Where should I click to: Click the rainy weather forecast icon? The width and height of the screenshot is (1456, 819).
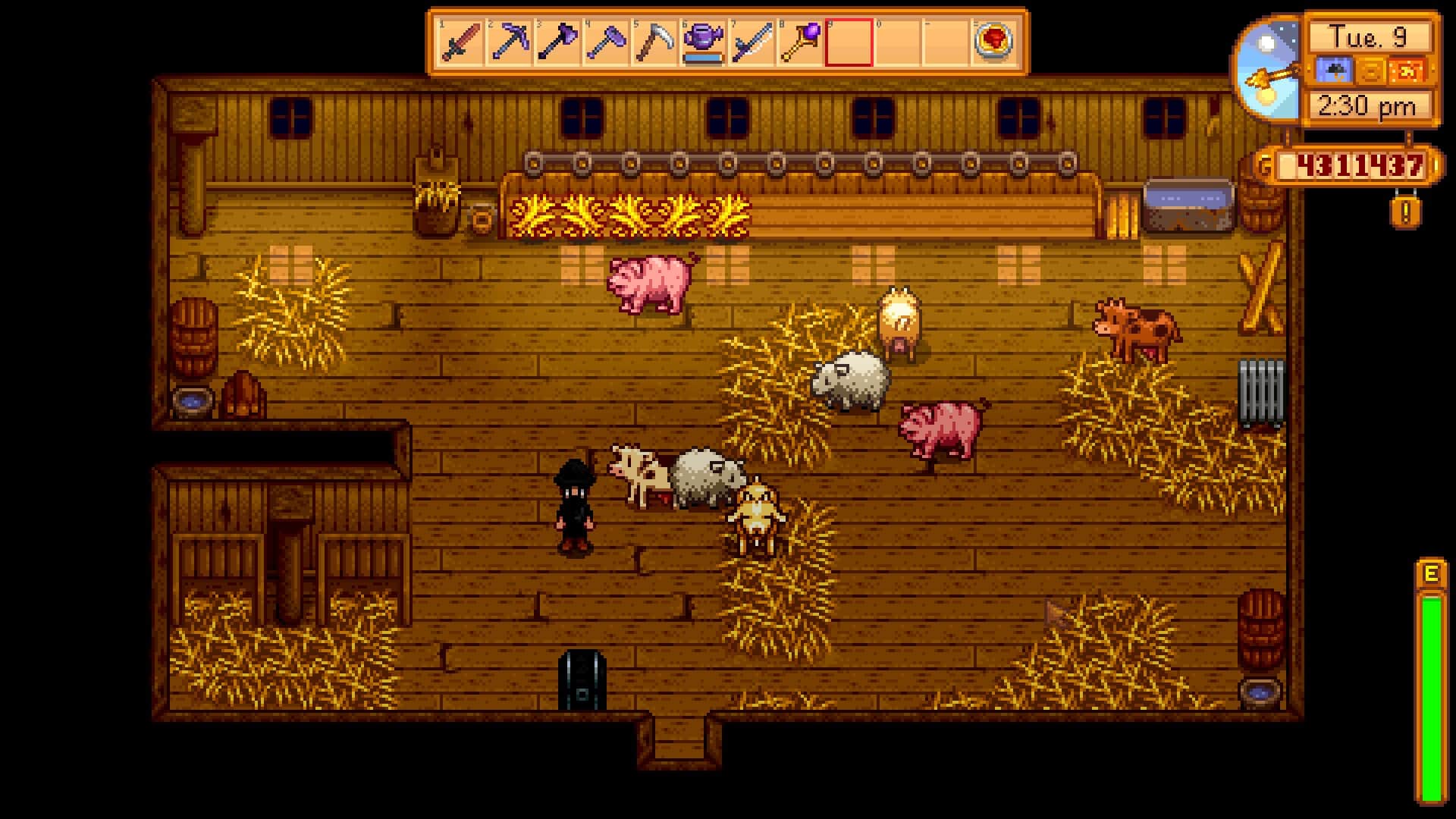[x=1333, y=70]
